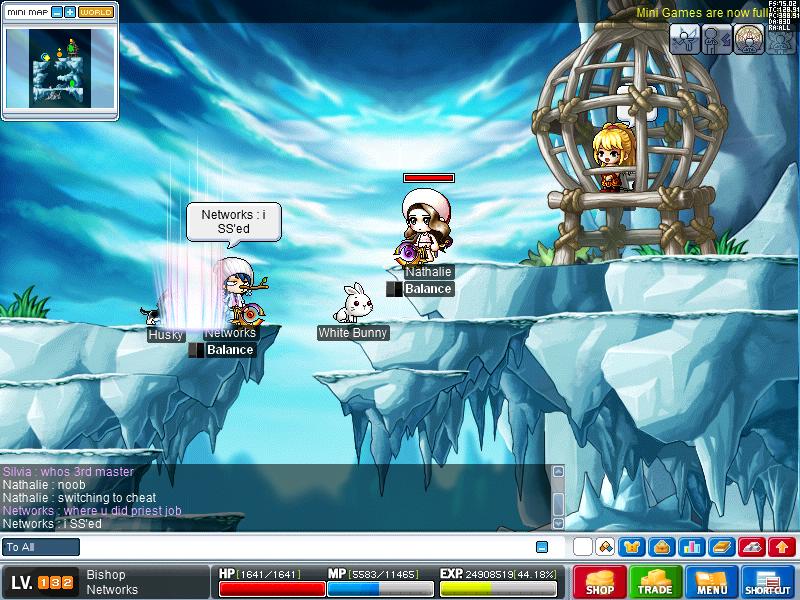
Task: Open the Cash Shop button
Action: [x=600, y=582]
